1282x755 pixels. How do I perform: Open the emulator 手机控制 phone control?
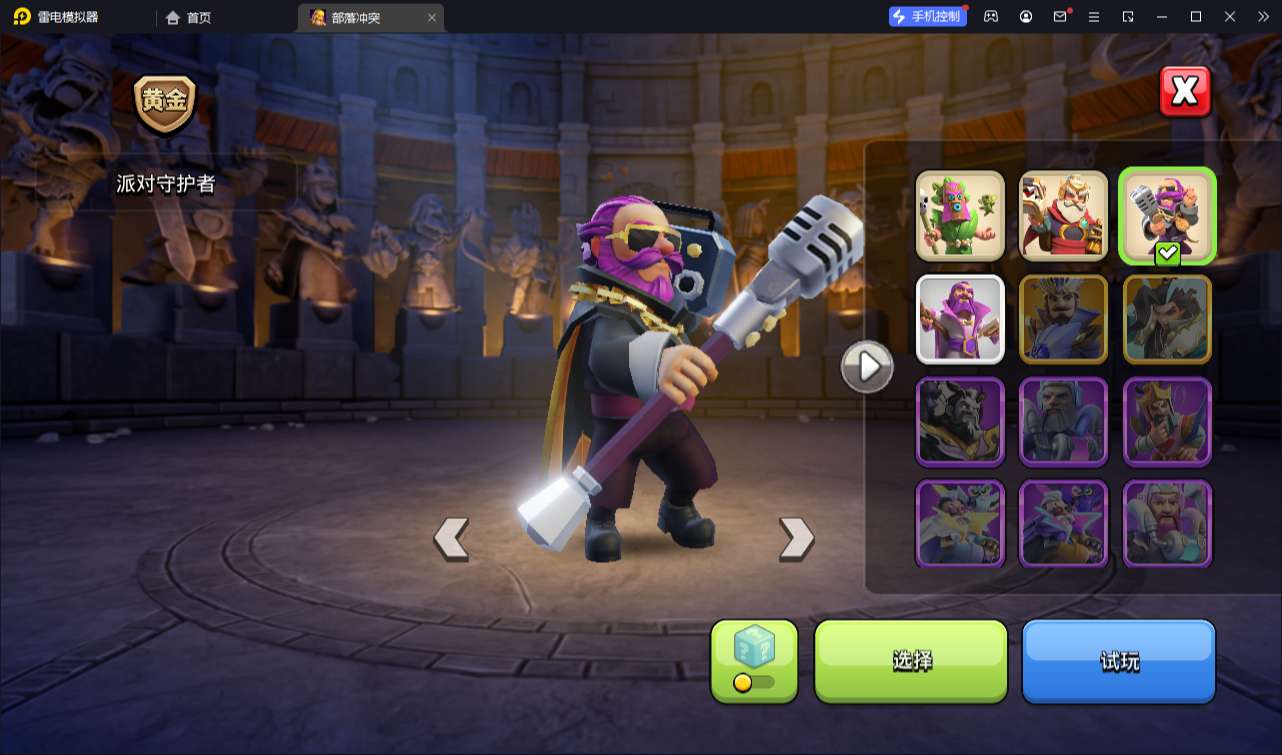tap(927, 16)
